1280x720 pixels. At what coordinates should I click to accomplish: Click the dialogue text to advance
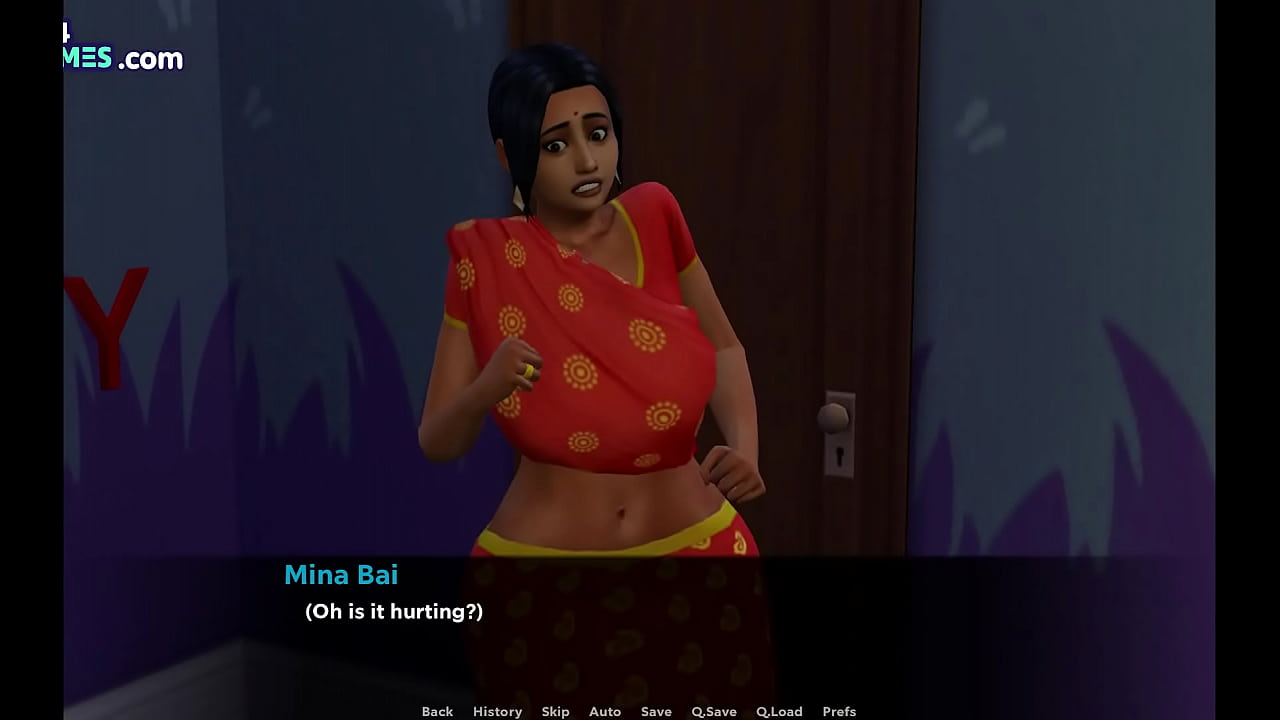pyautogui.click(x=392, y=611)
